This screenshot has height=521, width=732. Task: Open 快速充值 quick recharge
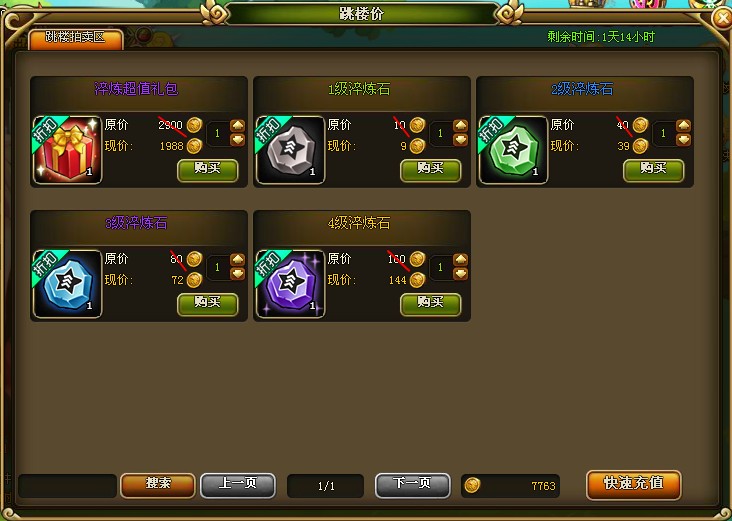click(x=633, y=484)
